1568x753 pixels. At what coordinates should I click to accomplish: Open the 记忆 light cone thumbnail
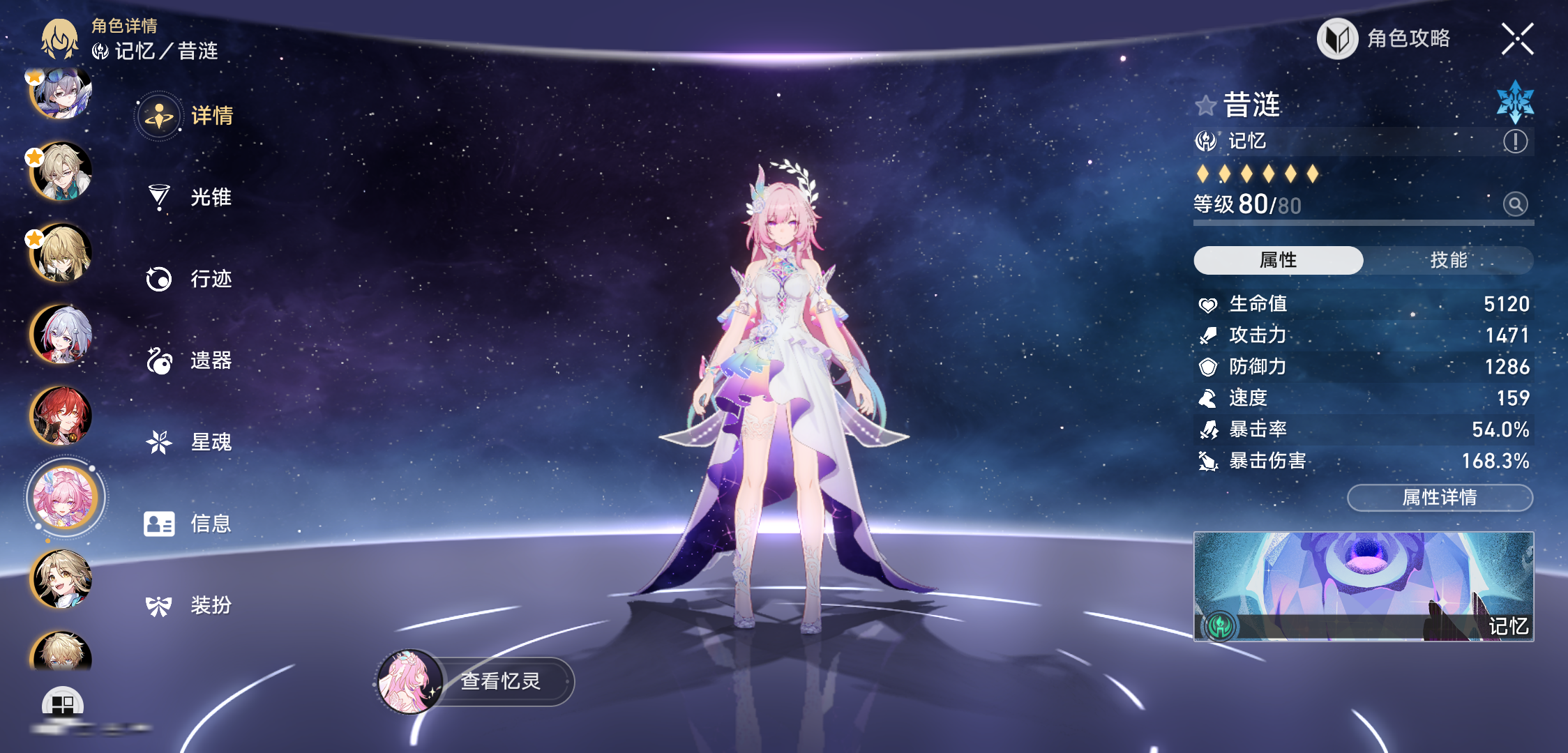(x=1363, y=586)
